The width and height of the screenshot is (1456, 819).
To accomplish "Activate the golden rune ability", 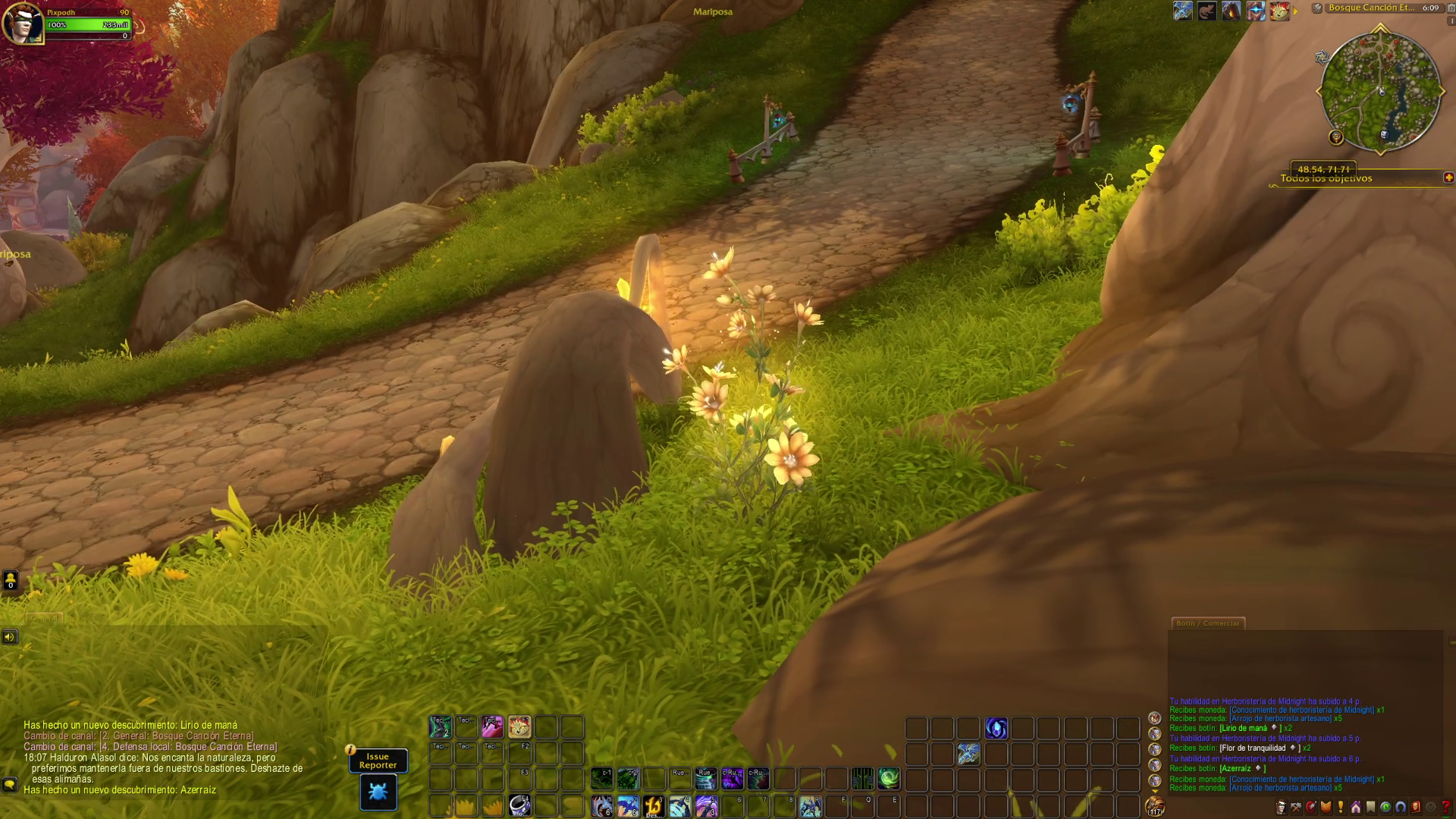I will (654, 805).
